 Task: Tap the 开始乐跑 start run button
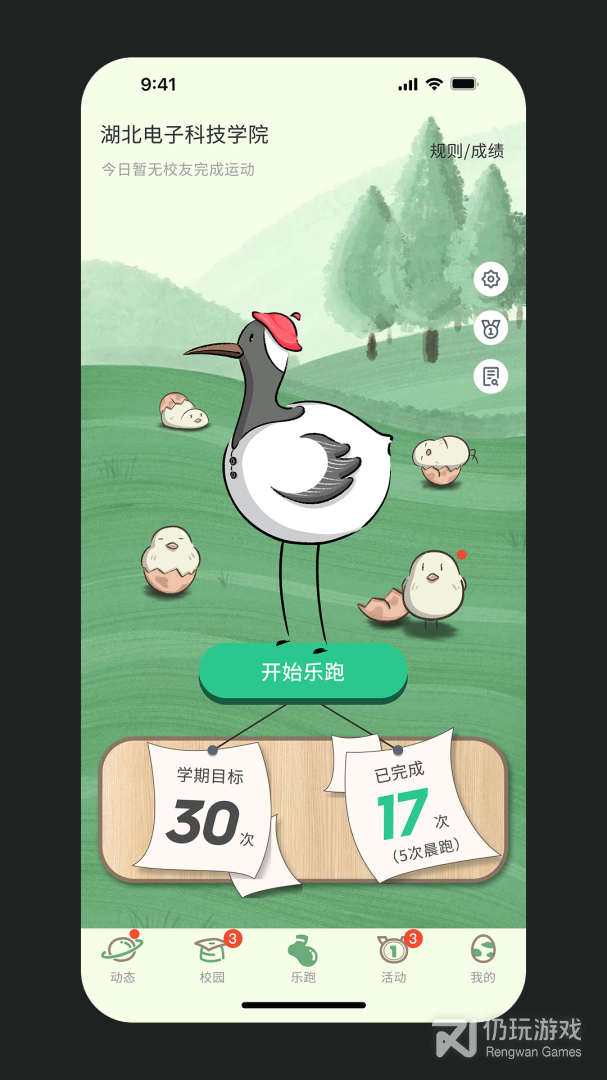(x=303, y=671)
